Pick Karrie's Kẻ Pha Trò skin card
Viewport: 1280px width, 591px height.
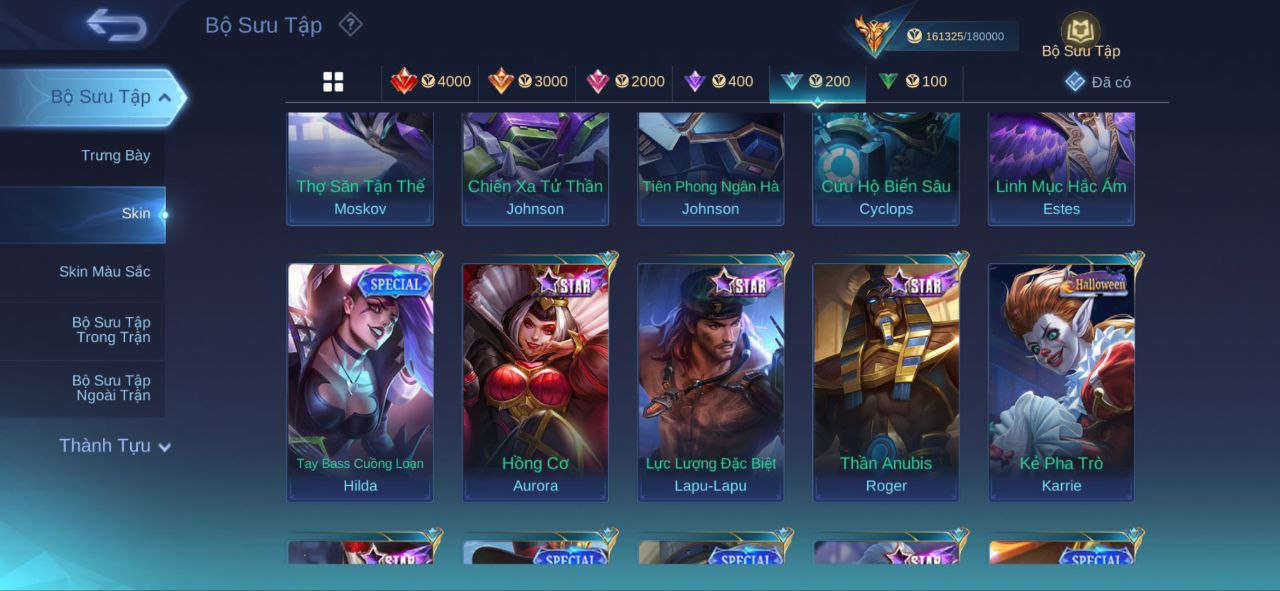pyautogui.click(x=1061, y=380)
